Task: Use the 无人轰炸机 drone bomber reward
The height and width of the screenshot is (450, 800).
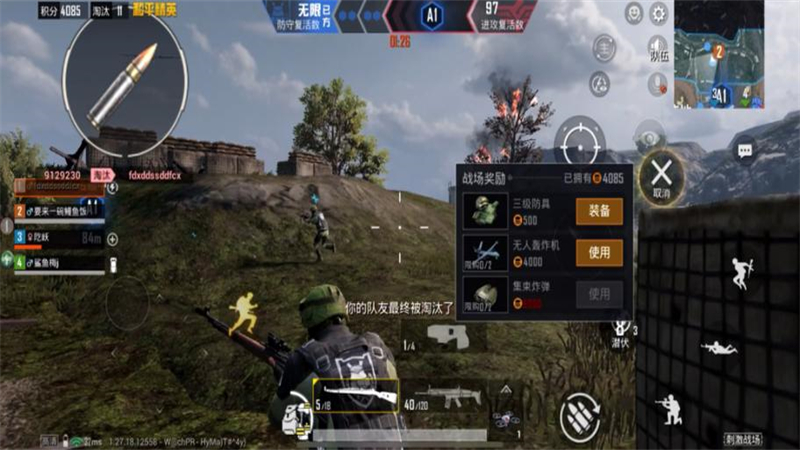Action: [599, 253]
